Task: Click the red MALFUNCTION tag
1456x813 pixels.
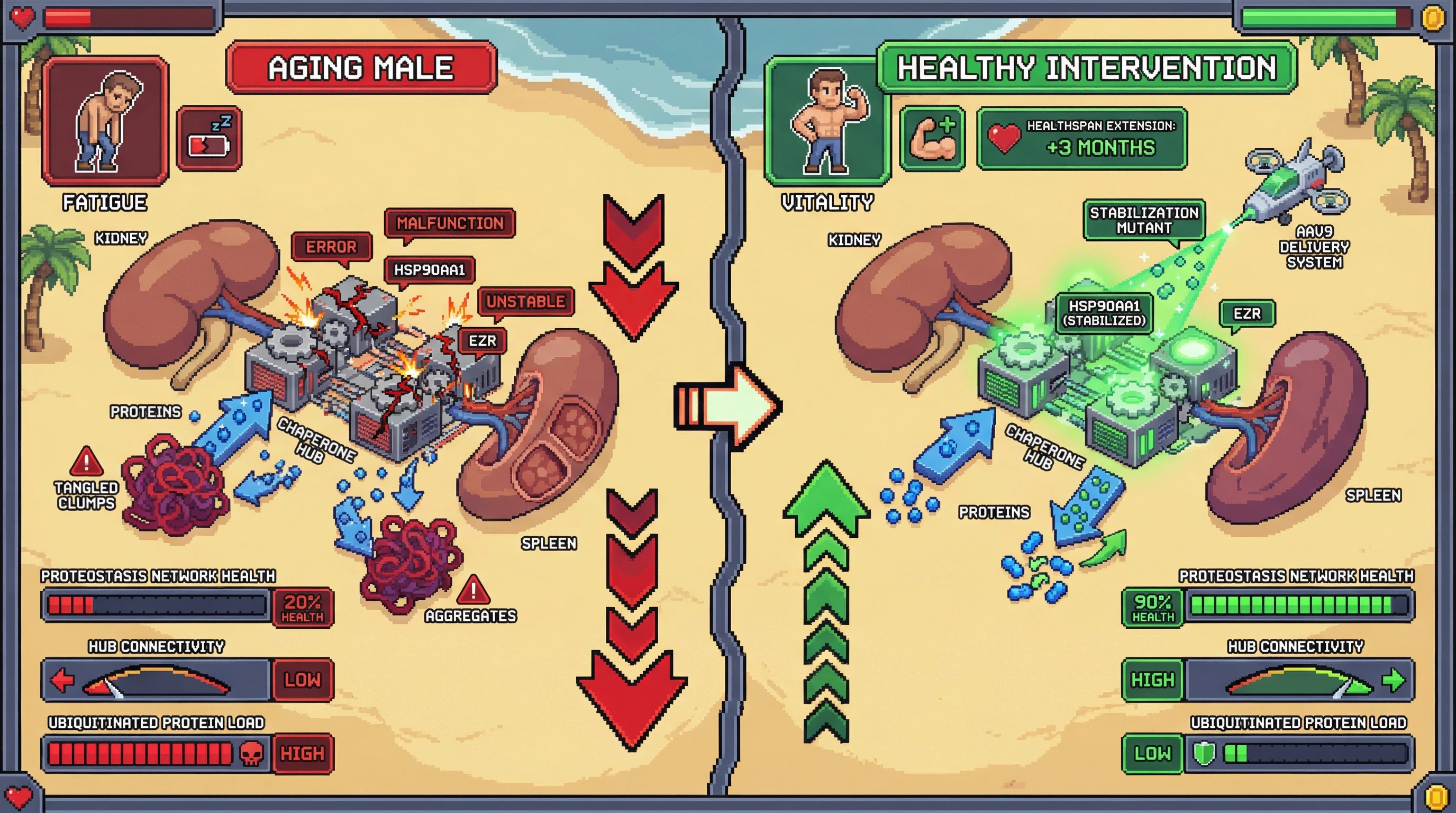Action: click(449, 223)
